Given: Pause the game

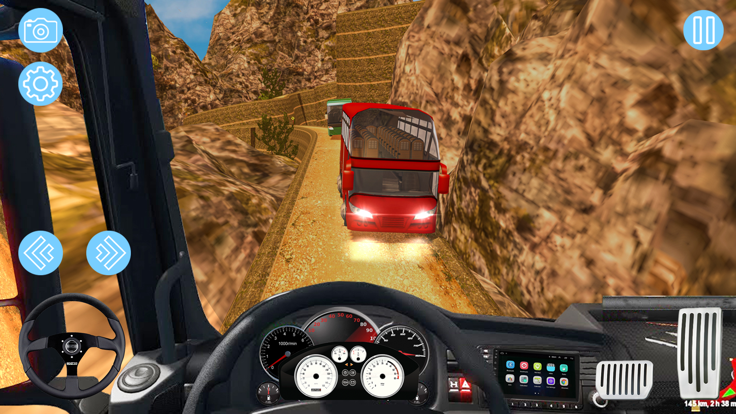Looking at the screenshot, I should click(x=703, y=30).
